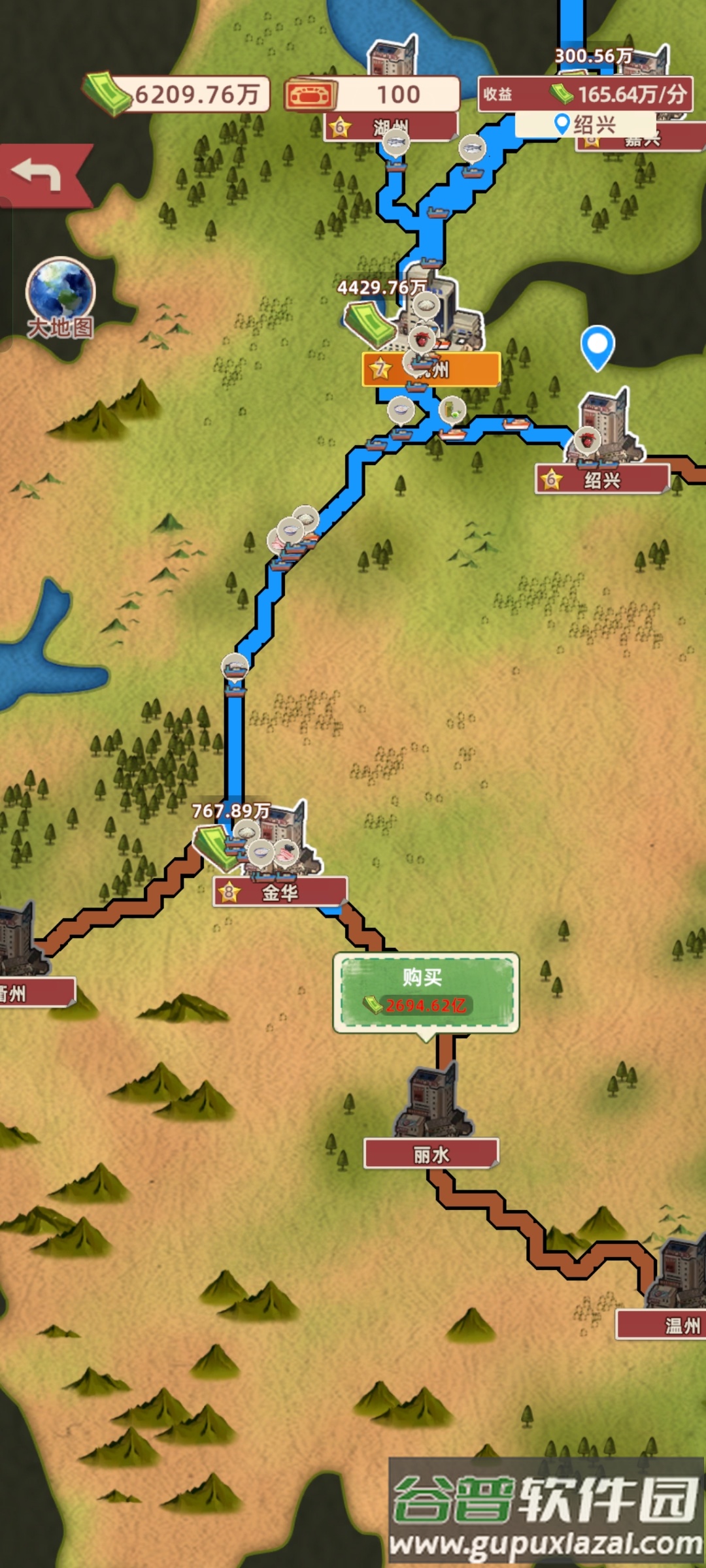Select the 绍兴 city label on map

point(602,481)
